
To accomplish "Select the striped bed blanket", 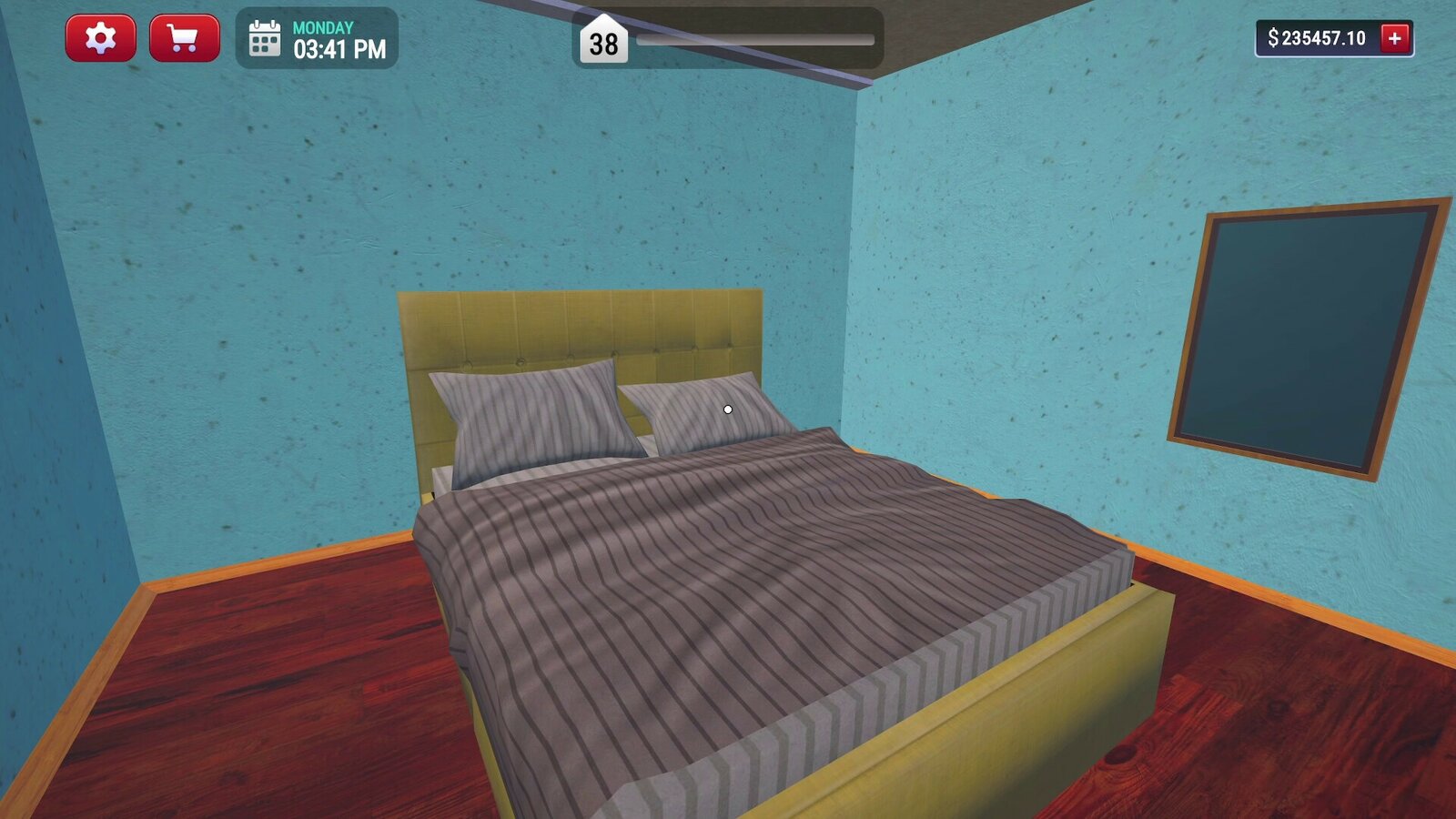I will click(728, 591).
